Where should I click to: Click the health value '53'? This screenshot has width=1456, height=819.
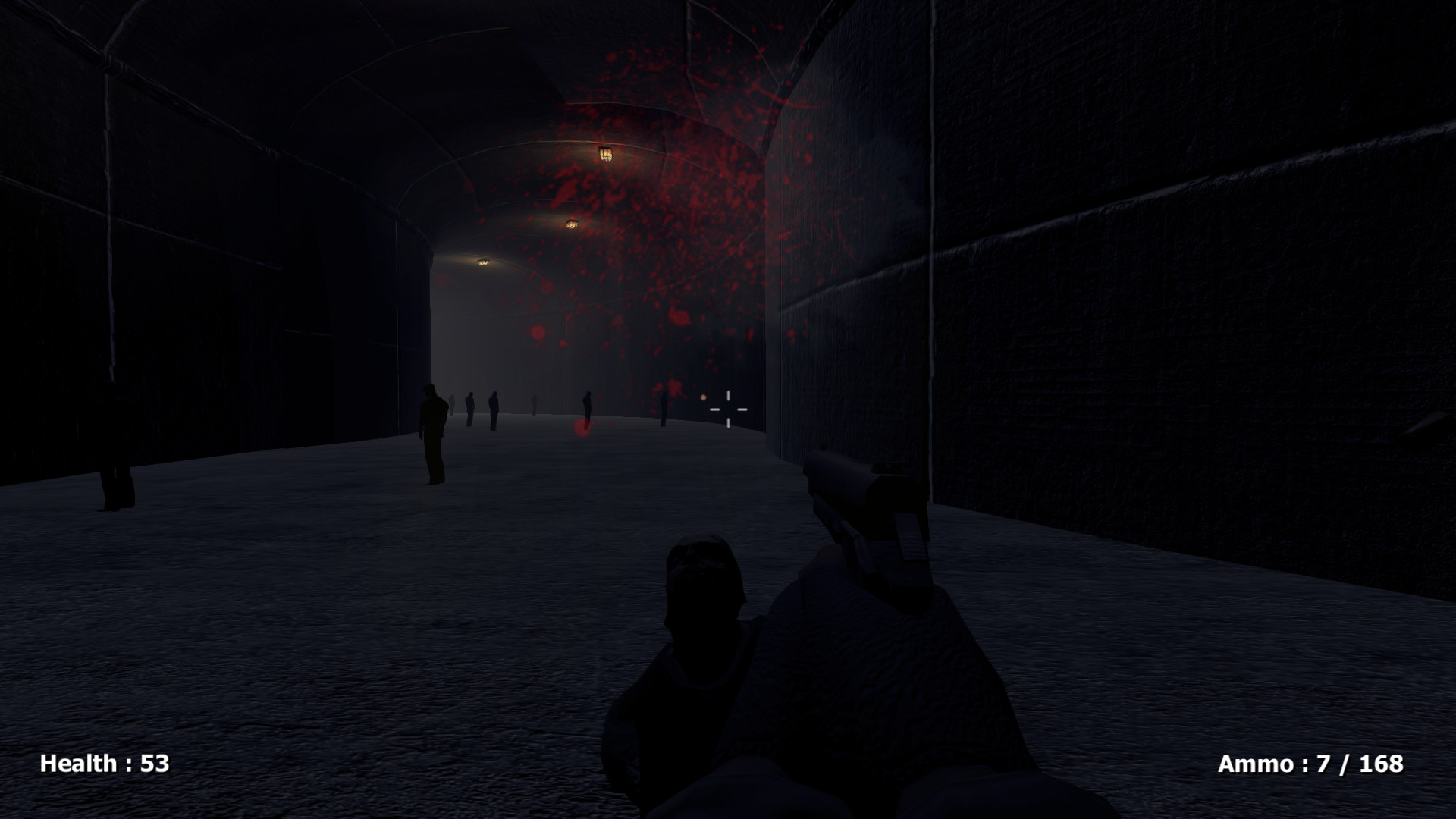click(x=155, y=763)
